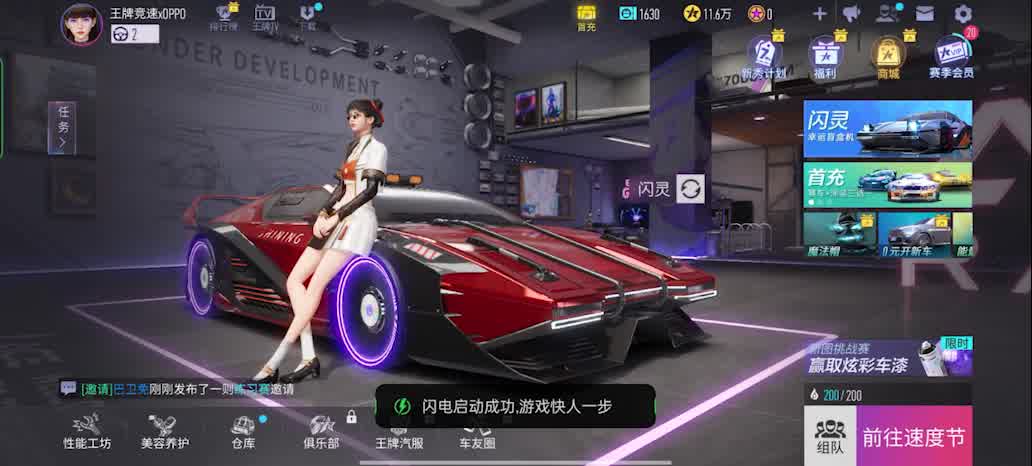Open the friends list icon
The width and height of the screenshot is (1032, 466).
click(887, 14)
